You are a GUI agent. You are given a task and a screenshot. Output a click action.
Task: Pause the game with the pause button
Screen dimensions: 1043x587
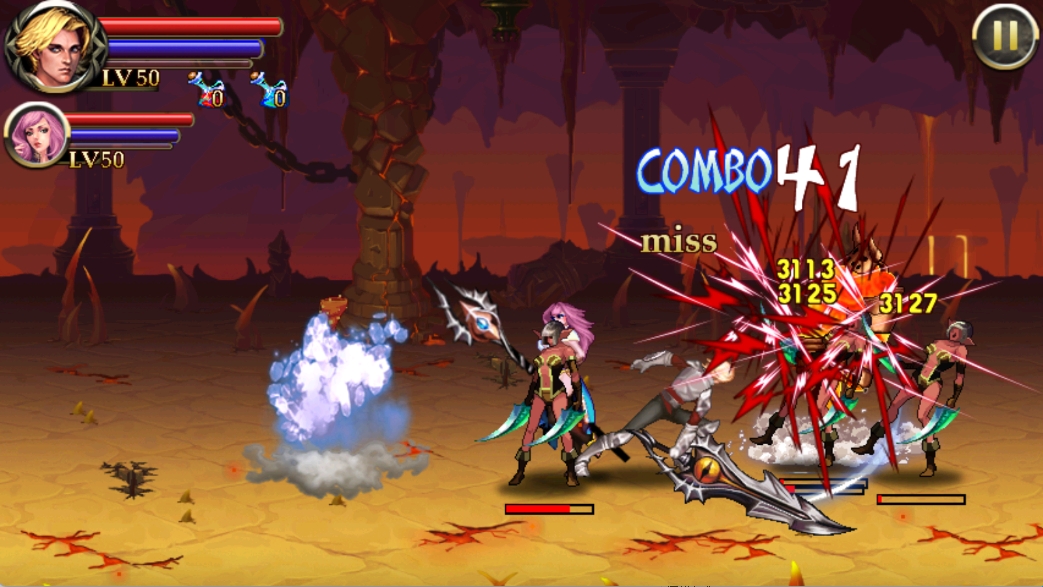click(1005, 38)
